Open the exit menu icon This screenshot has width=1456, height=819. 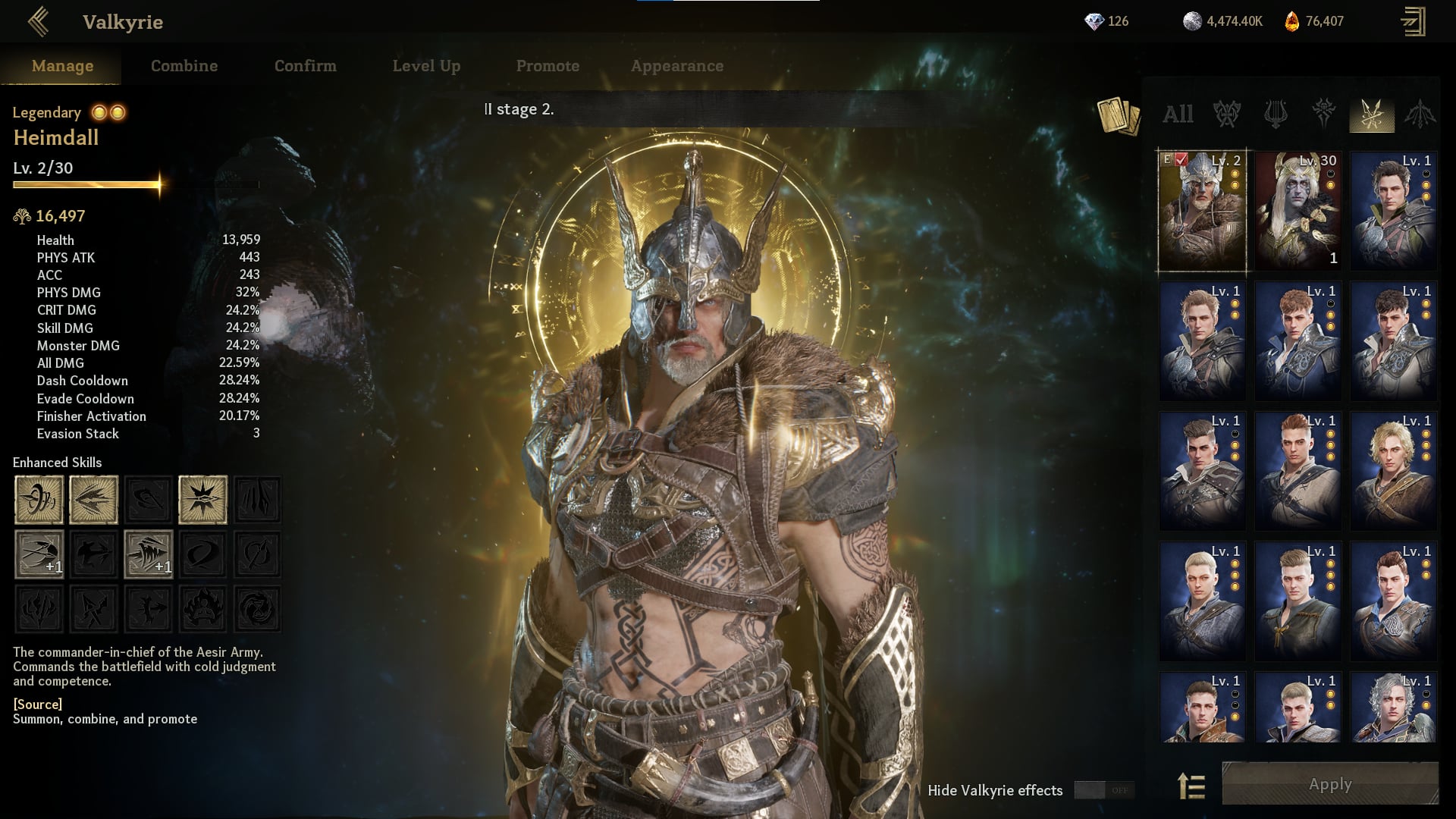(x=1413, y=22)
